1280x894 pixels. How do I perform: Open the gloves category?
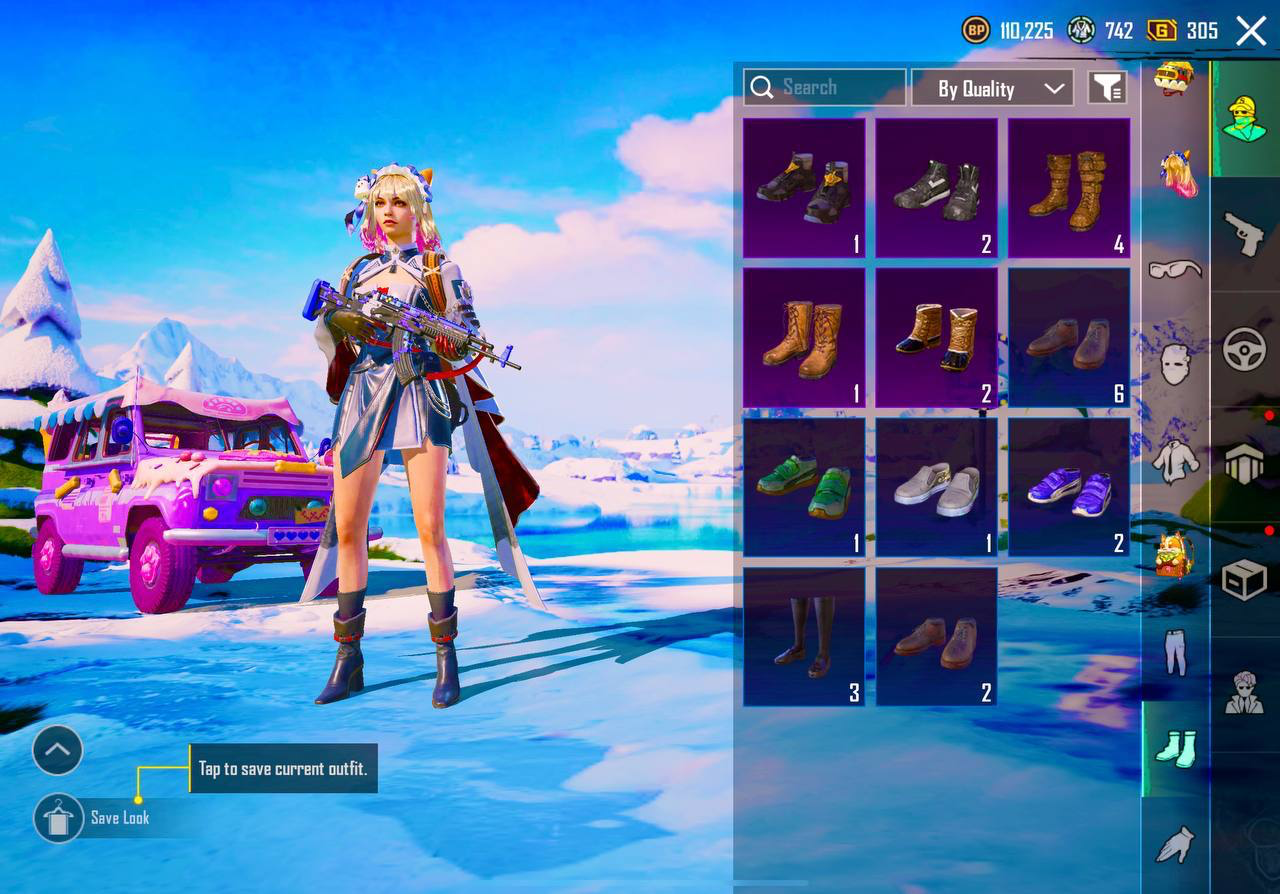[1176, 845]
